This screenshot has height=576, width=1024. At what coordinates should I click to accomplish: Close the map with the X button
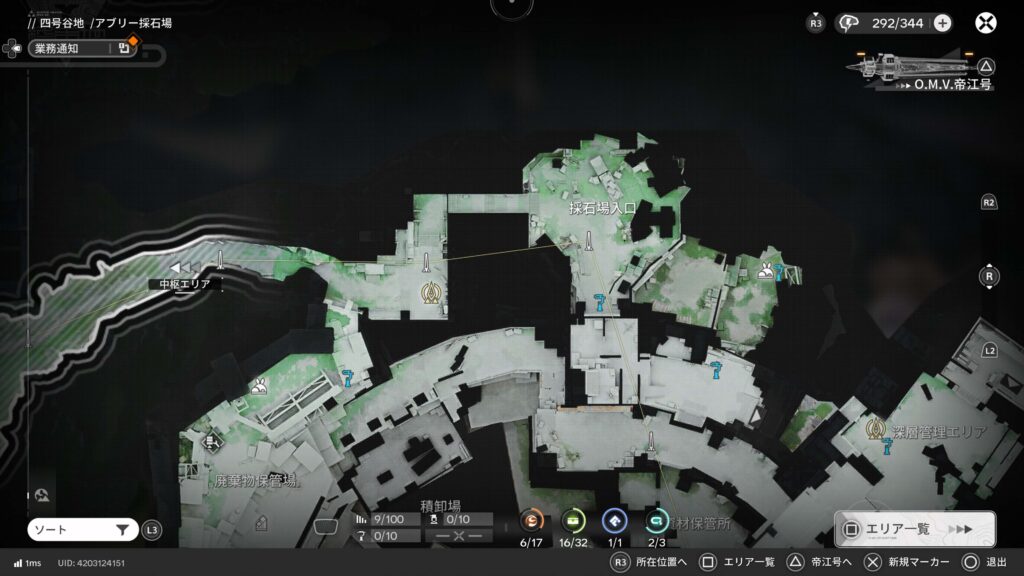click(x=986, y=23)
